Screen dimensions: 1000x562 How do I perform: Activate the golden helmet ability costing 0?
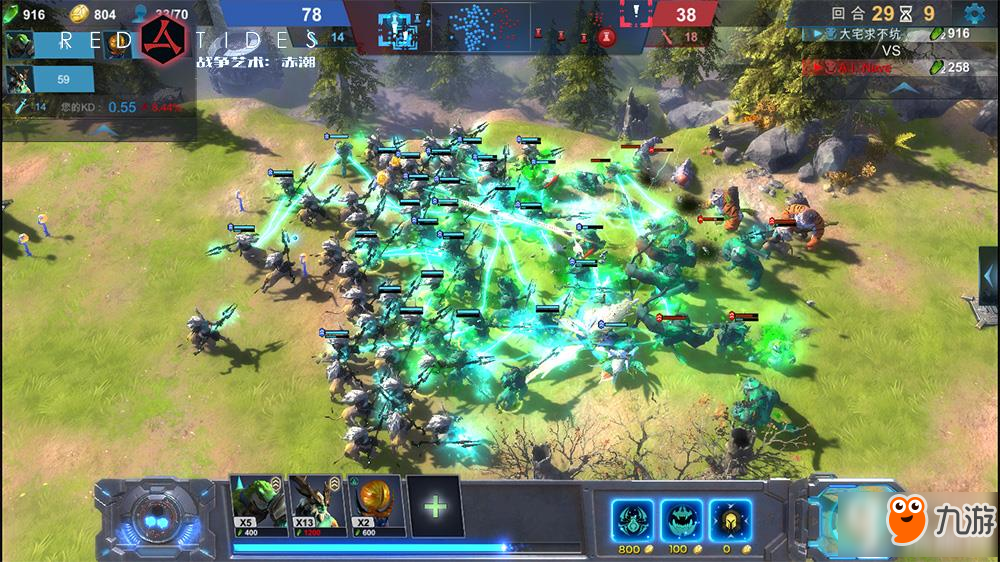pos(730,520)
